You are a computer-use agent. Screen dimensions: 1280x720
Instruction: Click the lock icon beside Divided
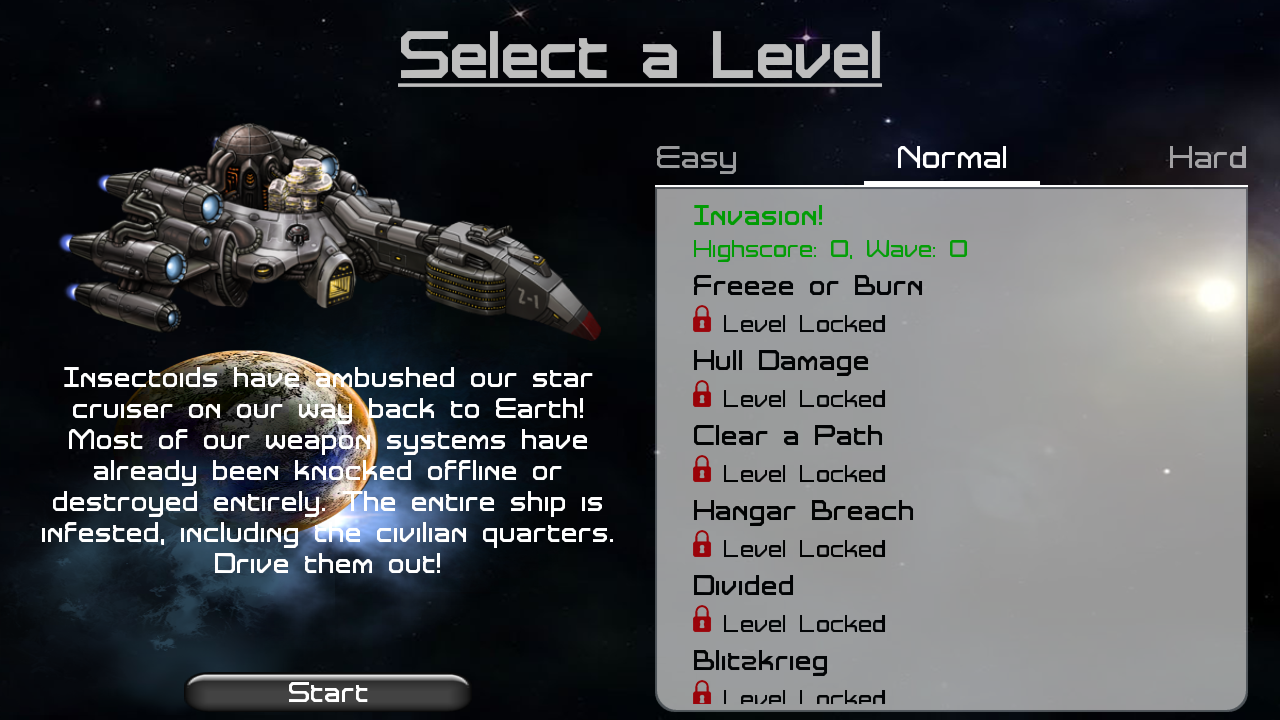[x=702, y=618]
